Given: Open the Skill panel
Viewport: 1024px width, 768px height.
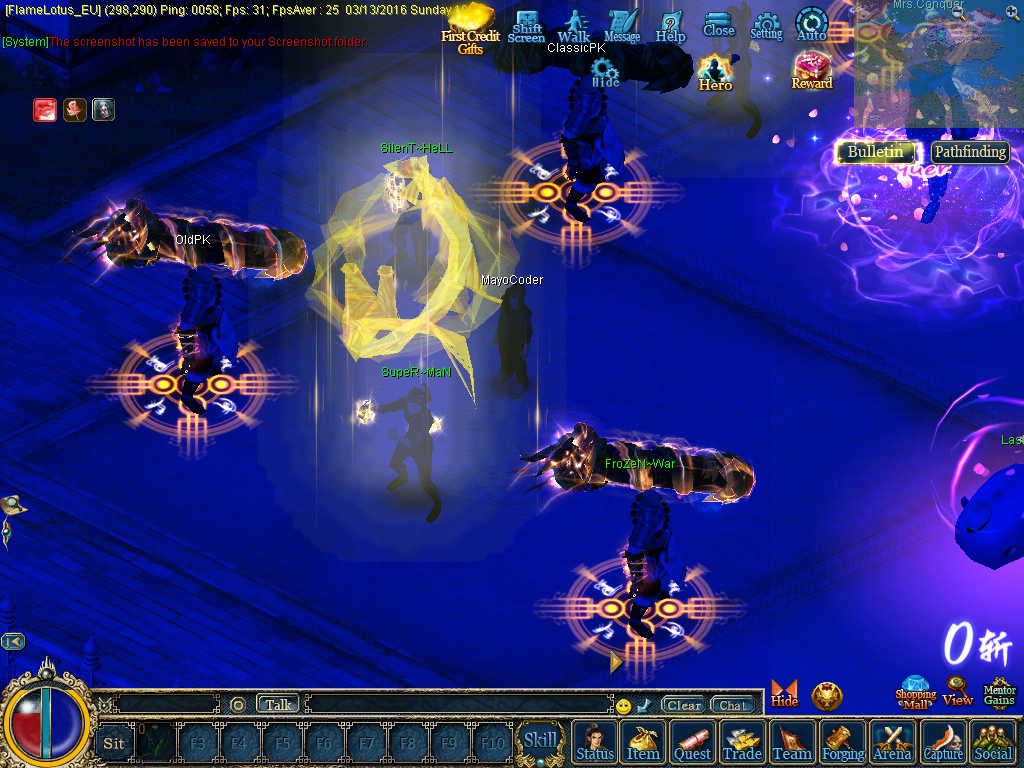Looking at the screenshot, I should 540,741.
